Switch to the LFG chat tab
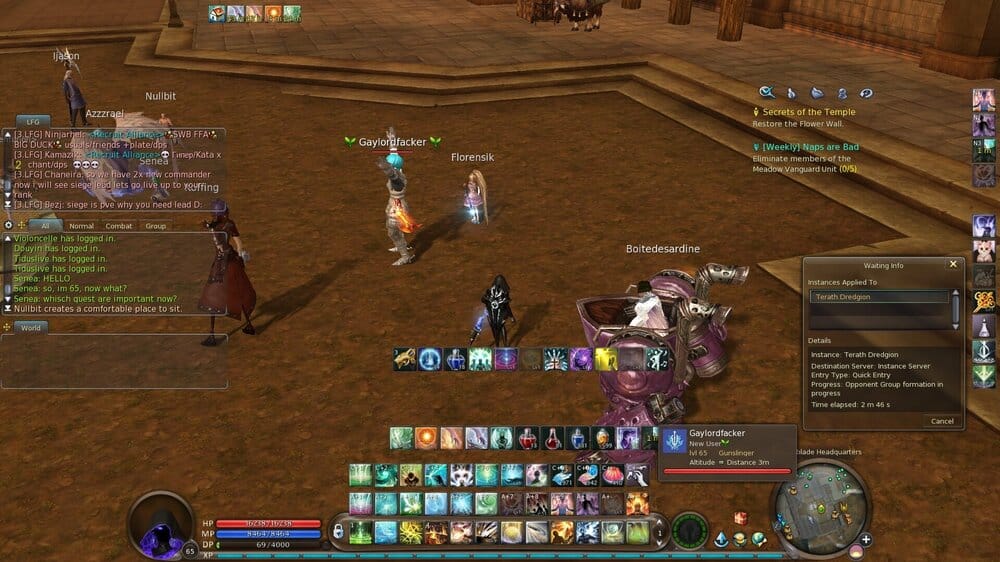The height and width of the screenshot is (562, 1000). pyautogui.click(x=32, y=120)
